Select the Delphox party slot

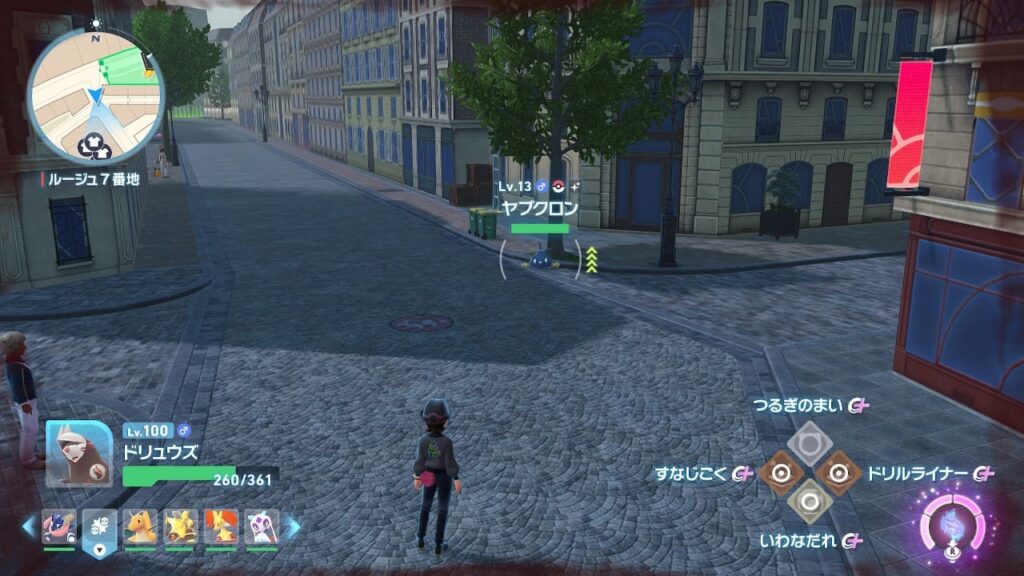220,526
